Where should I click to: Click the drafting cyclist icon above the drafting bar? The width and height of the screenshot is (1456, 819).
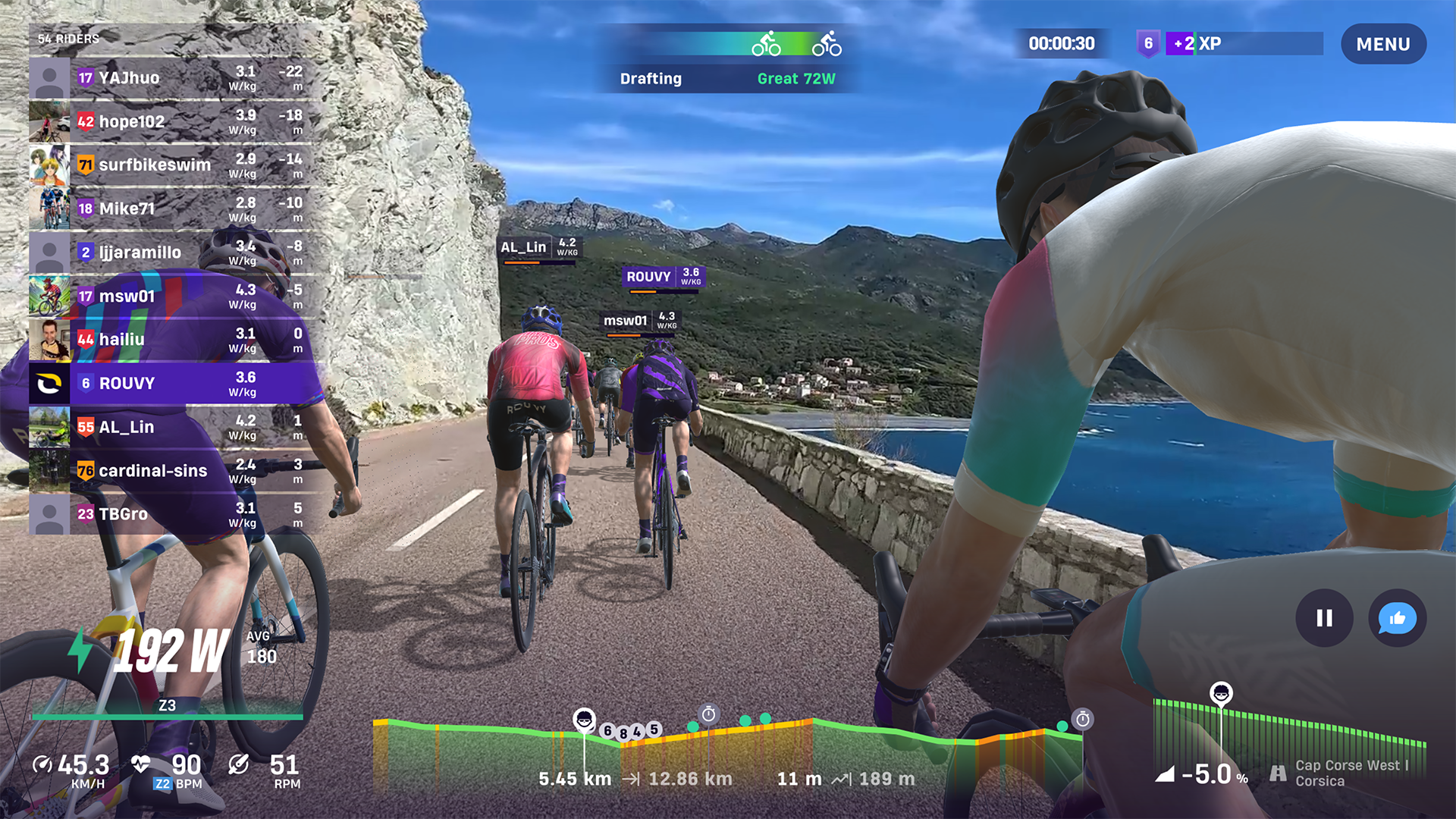pos(767,44)
